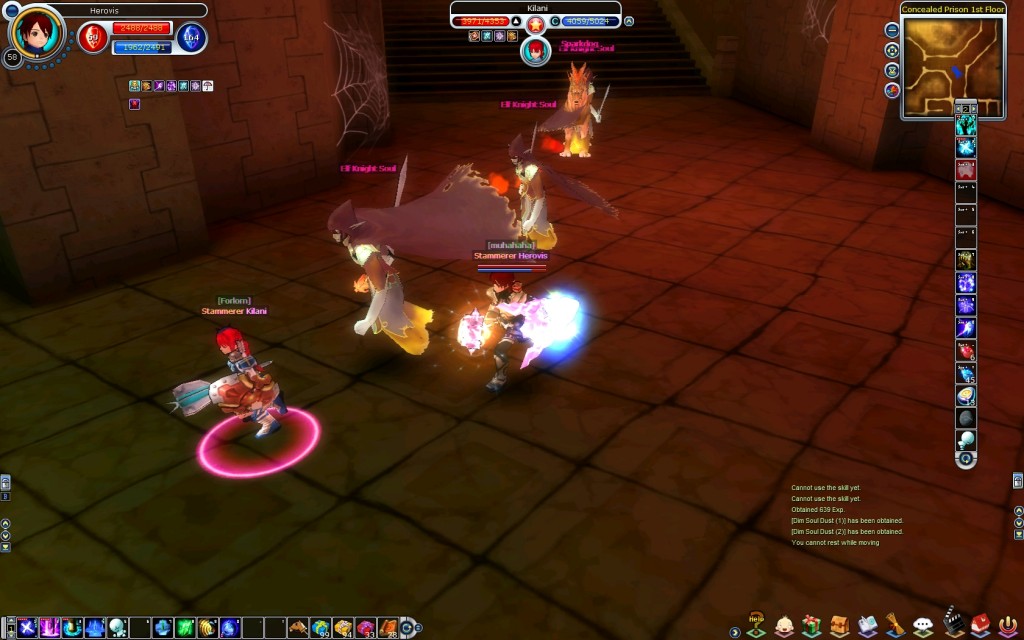Viewport: 1024px width, 640px height.
Task: Use the red potion in side bar
Action: 966,350
